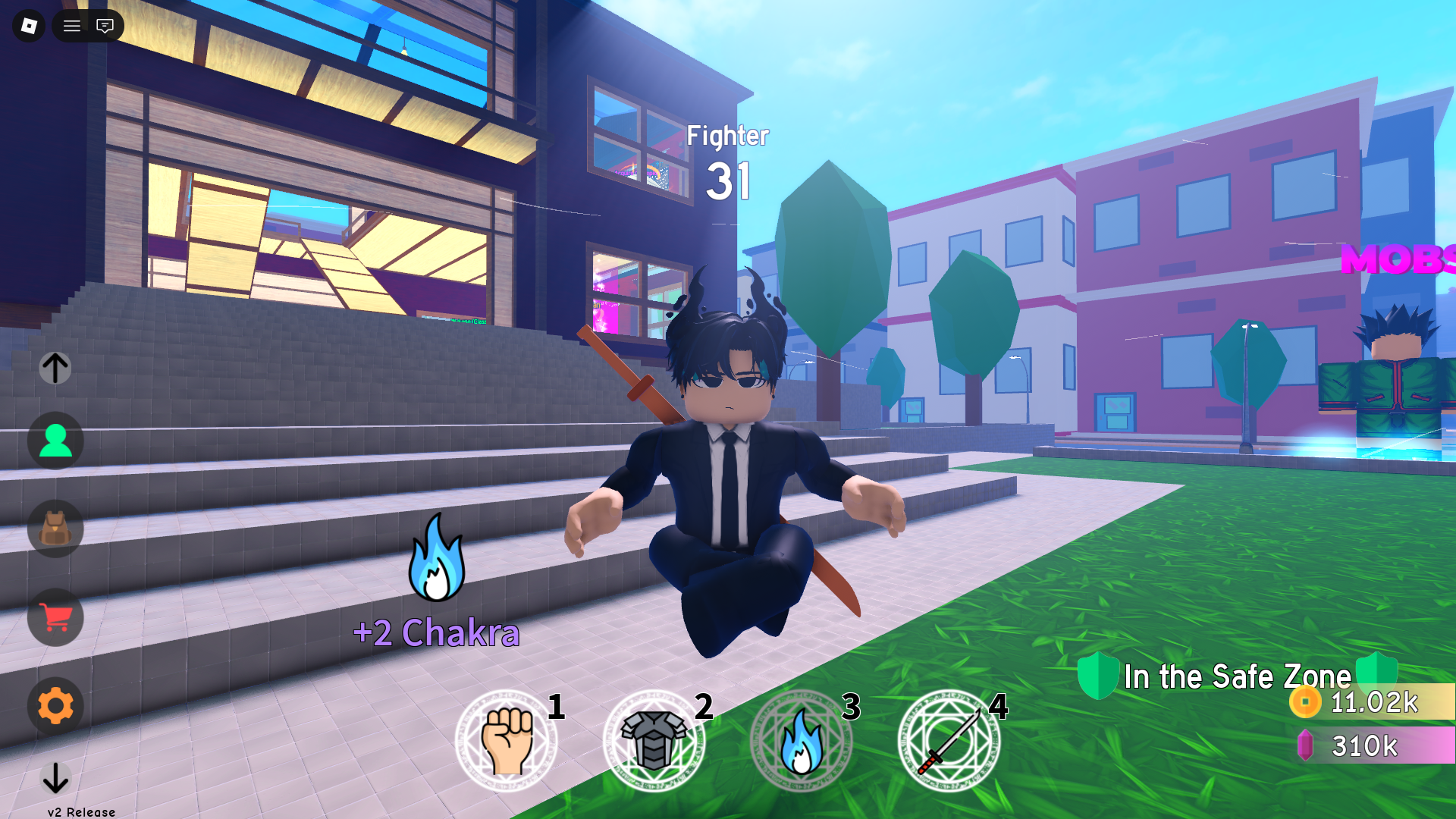This screenshot has width=1456, height=819.
Task: Click the green shield beside Safe Zone text
Action: pos(1098,676)
